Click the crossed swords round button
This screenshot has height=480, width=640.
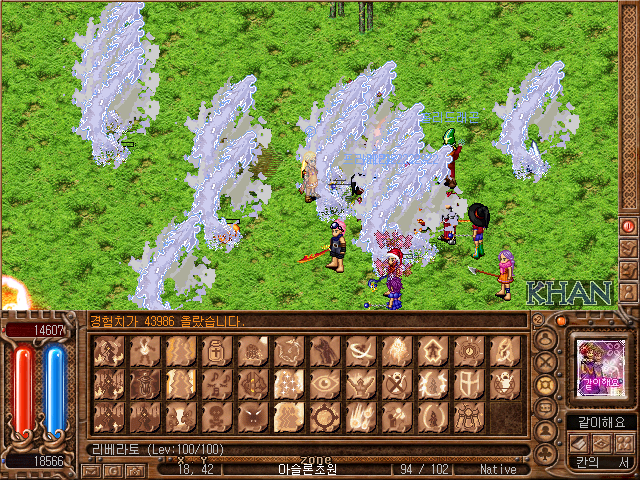pyautogui.click(x=546, y=362)
